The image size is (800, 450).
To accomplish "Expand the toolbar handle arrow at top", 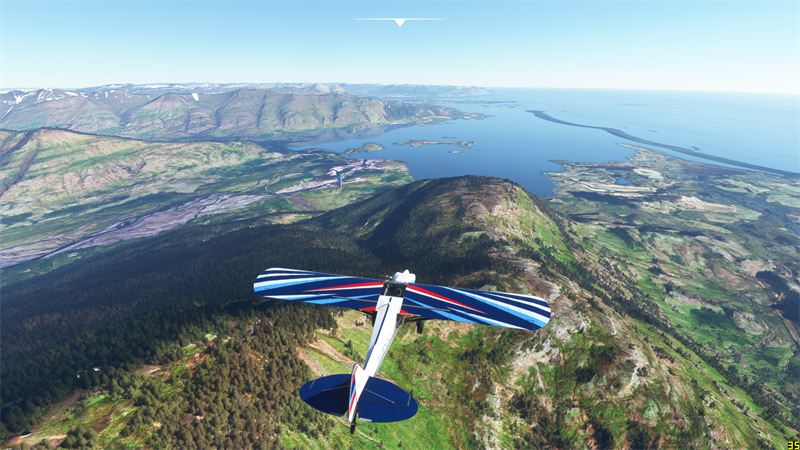I will (x=400, y=21).
